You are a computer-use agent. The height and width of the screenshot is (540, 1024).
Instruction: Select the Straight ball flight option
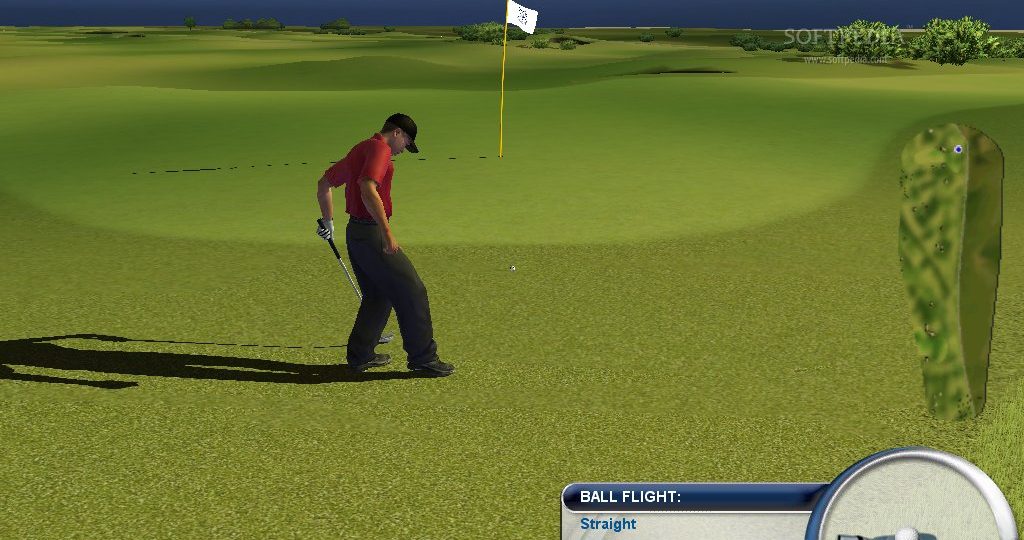point(608,524)
